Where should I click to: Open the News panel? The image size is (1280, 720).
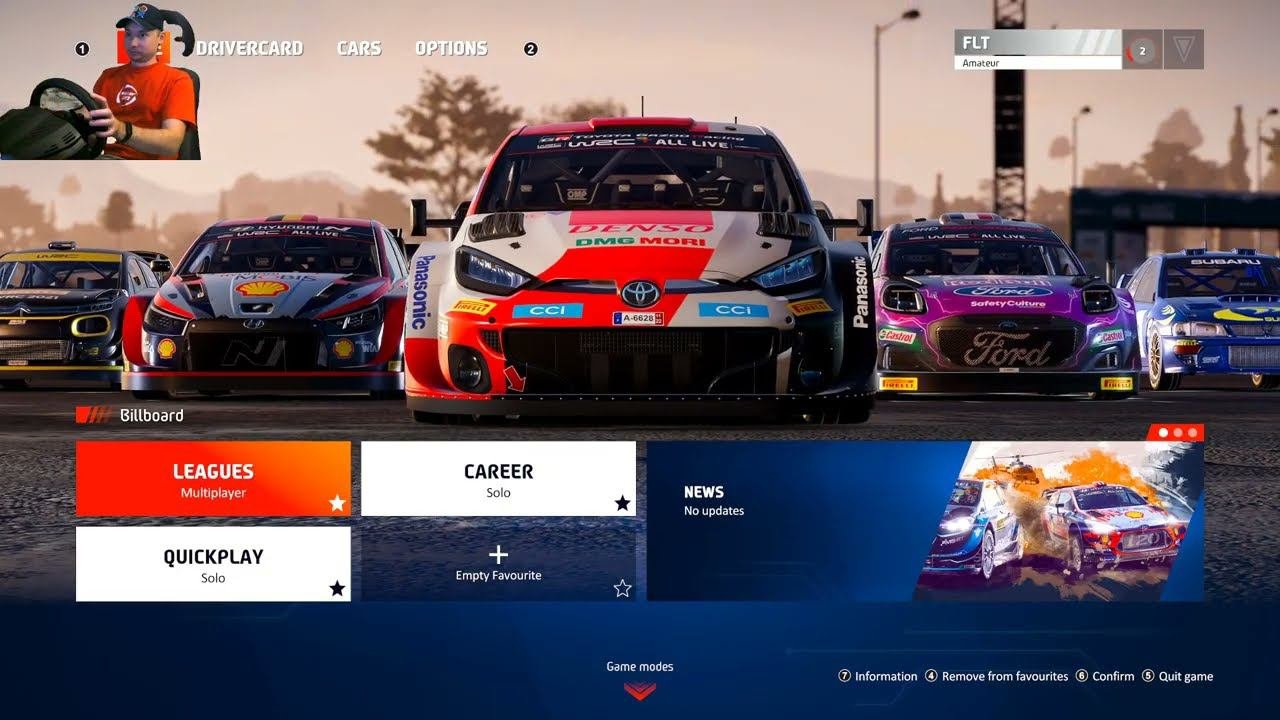coord(925,521)
